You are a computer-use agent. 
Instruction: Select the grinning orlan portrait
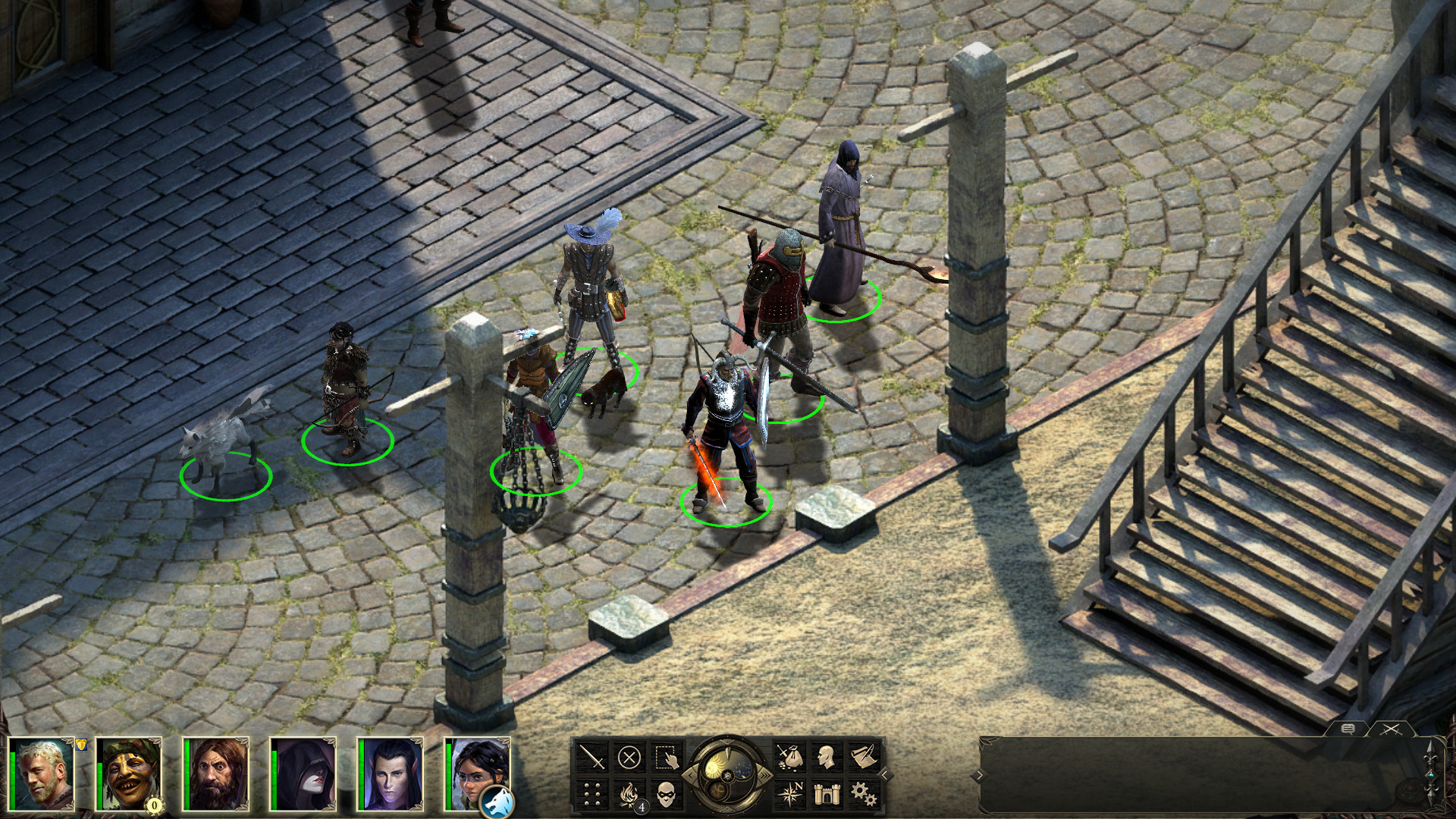pos(130,774)
